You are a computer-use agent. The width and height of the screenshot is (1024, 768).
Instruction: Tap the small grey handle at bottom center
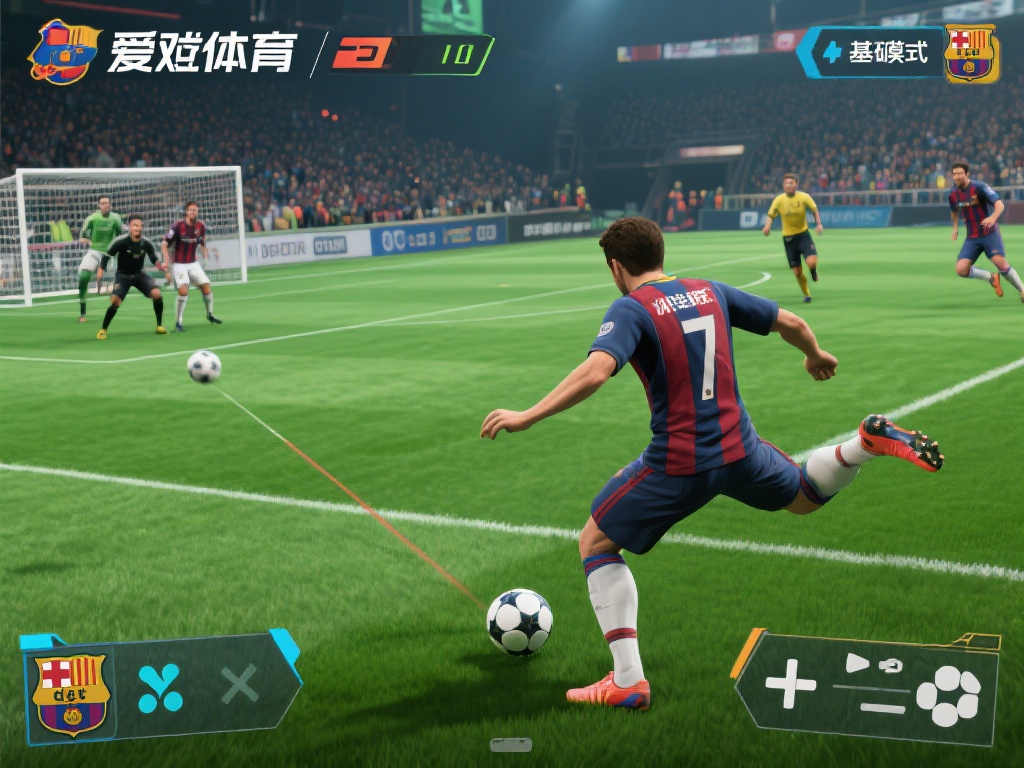point(511,744)
